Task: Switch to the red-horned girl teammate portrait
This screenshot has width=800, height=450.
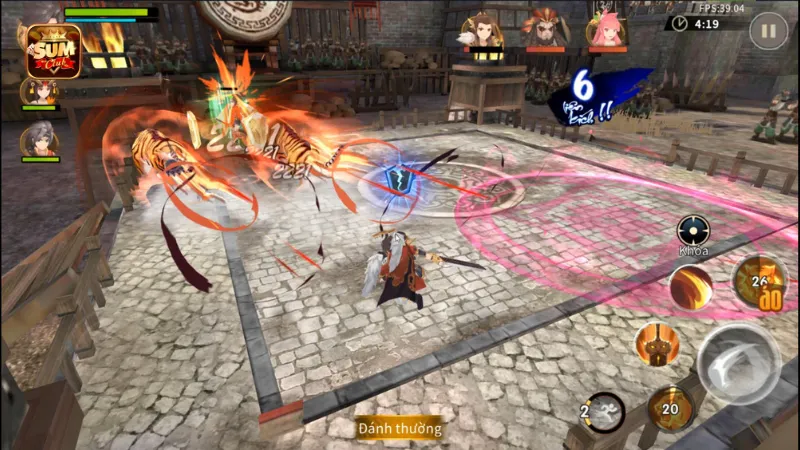Action: (x=39, y=92)
